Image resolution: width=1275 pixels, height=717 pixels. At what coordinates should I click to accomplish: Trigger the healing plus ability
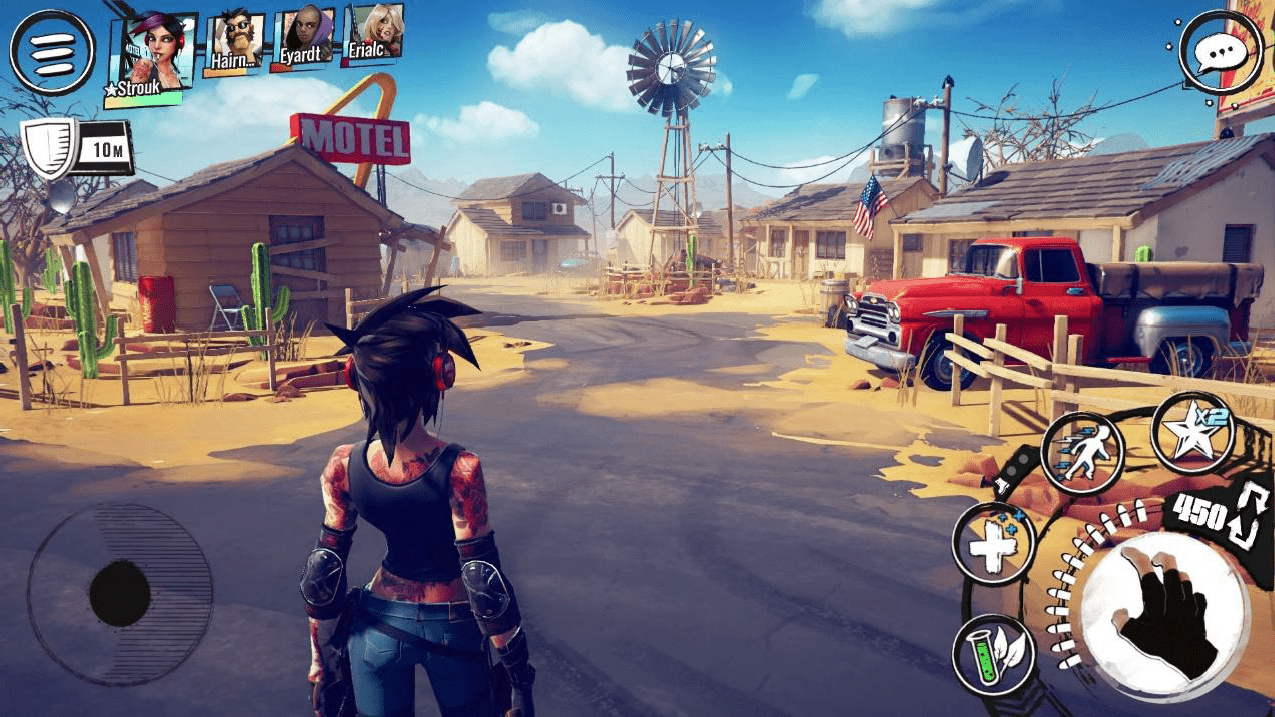click(993, 544)
